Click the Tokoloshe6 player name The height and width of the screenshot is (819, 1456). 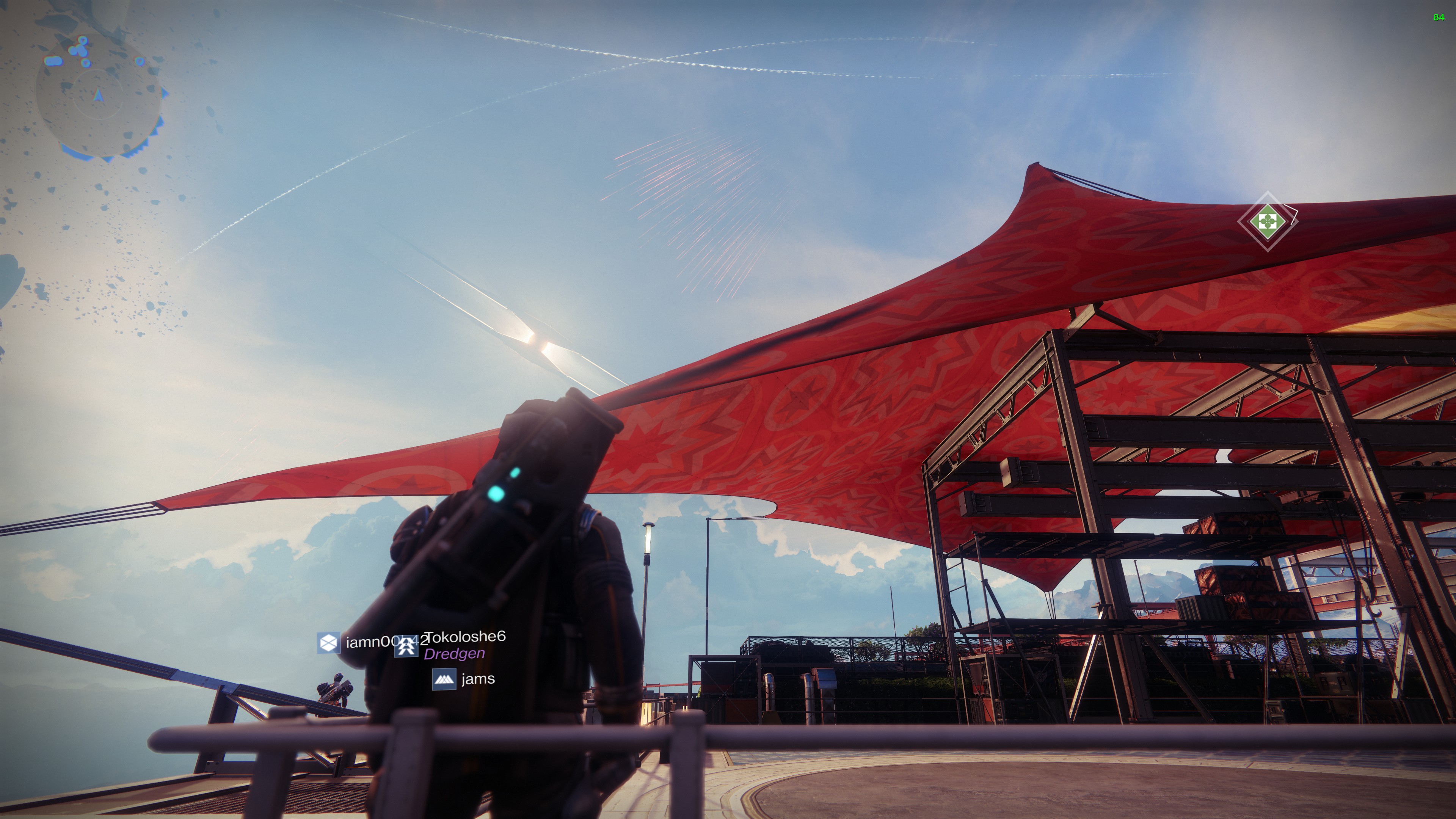pos(466,637)
